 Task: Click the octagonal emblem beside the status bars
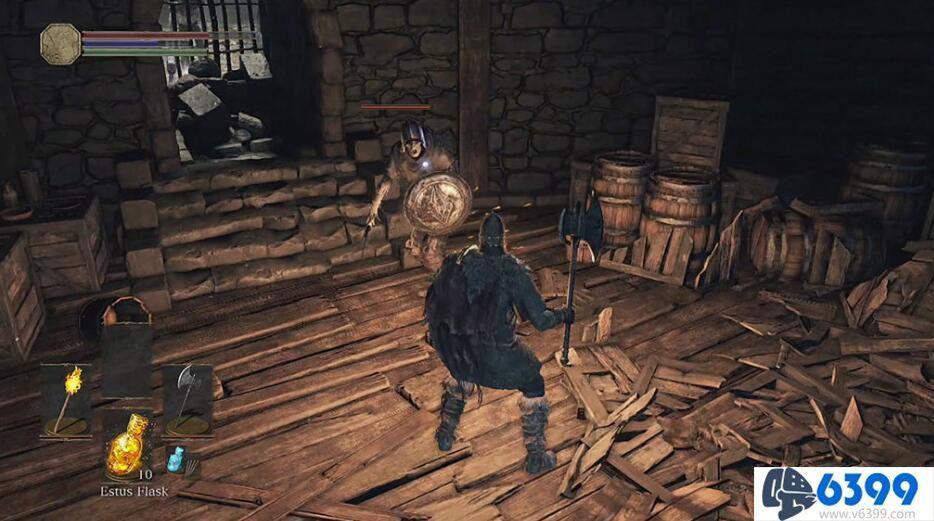(x=60, y=44)
